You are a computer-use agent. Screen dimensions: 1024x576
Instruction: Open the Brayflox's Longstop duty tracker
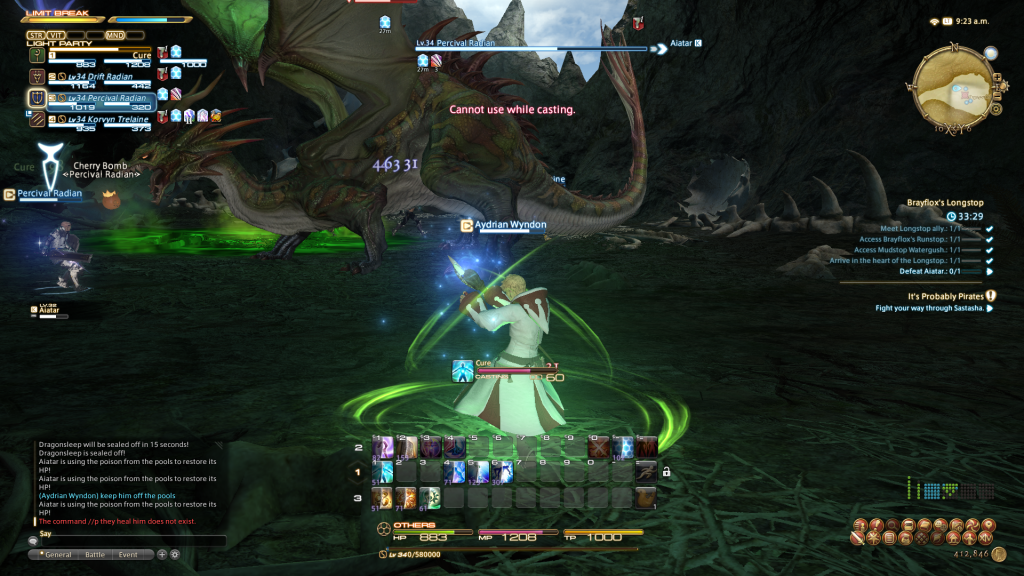(944, 202)
